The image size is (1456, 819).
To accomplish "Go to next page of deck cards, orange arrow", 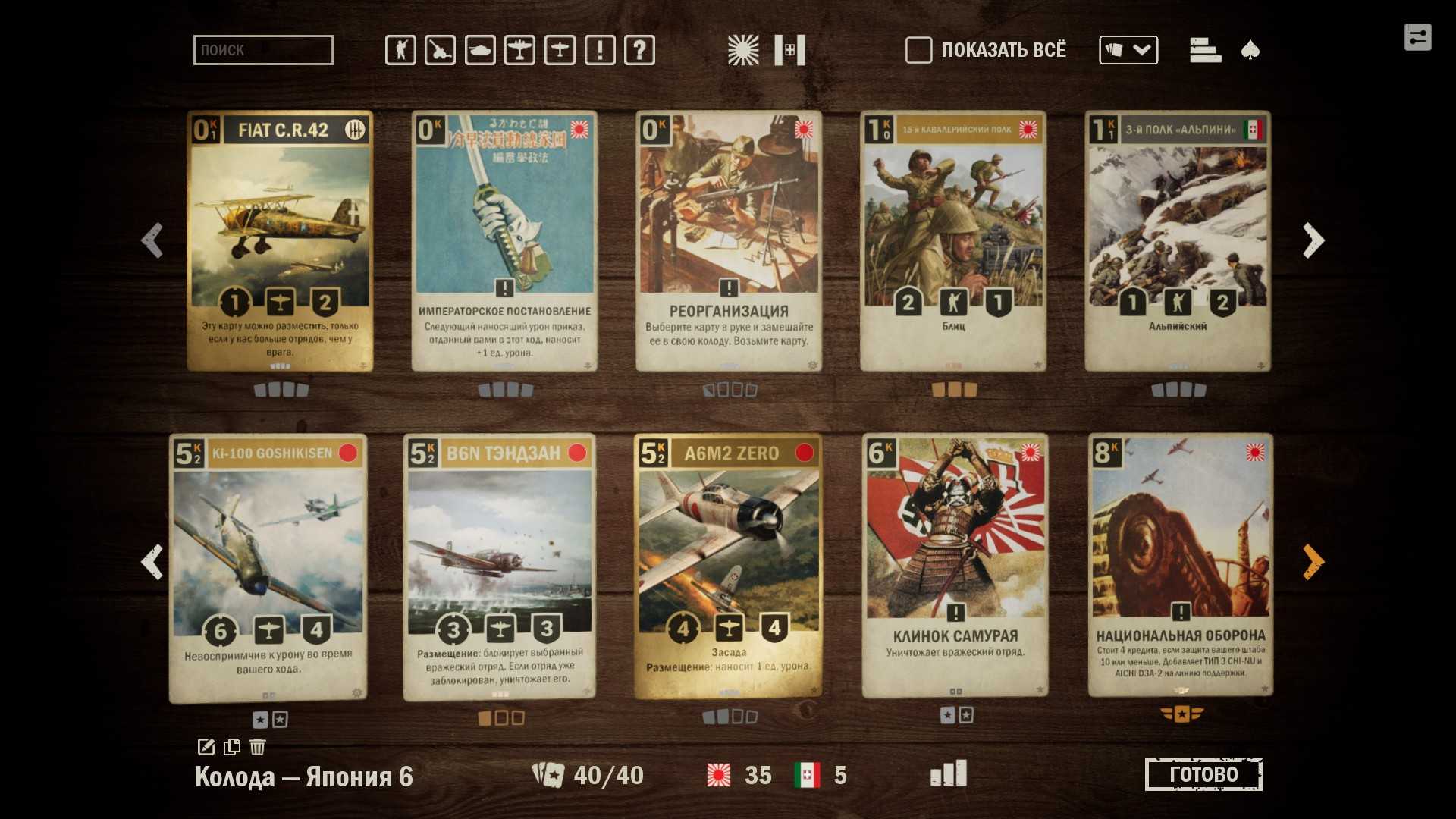I will tap(1313, 562).
